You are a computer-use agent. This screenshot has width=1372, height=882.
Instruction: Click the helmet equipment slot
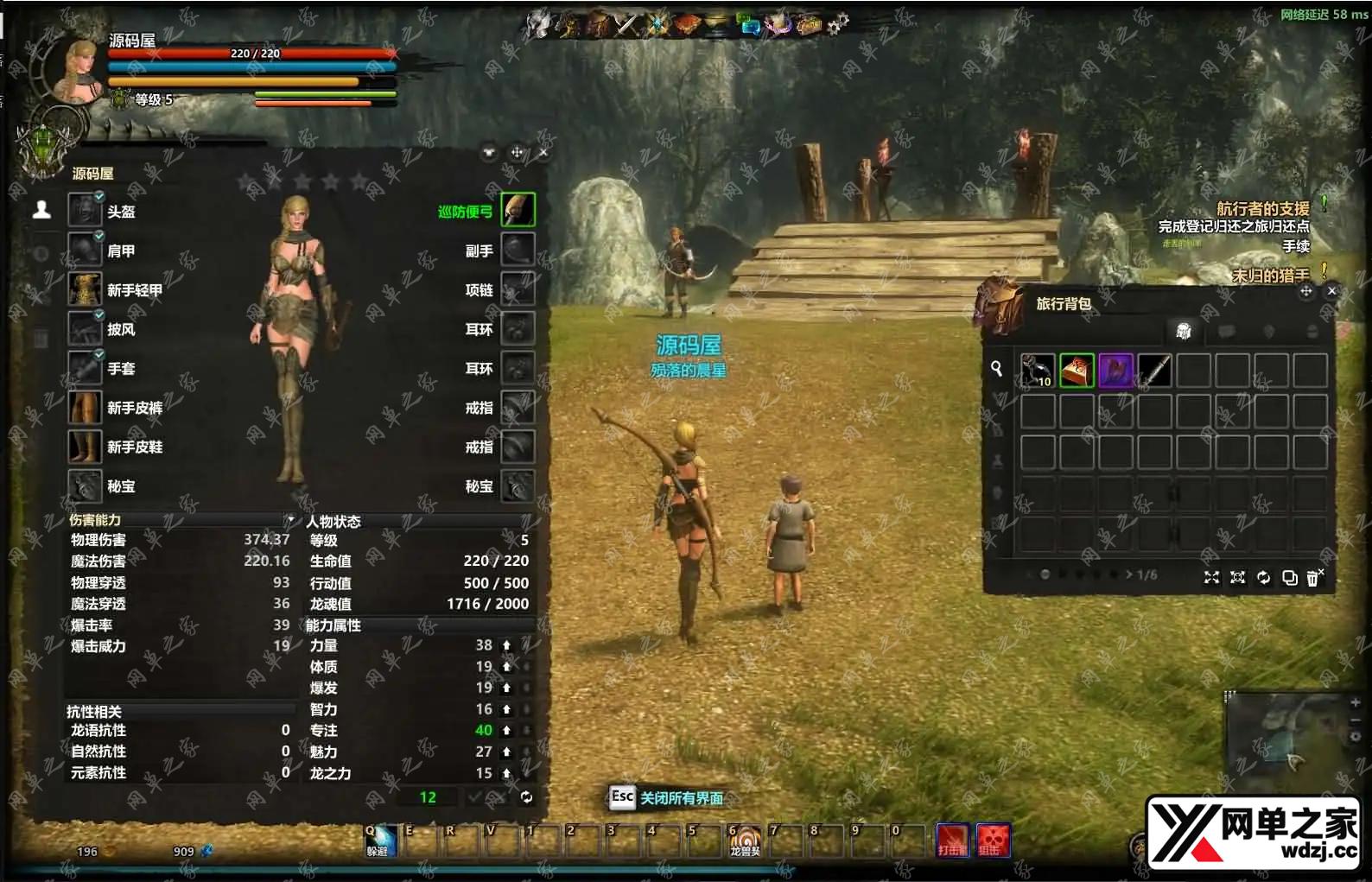click(86, 210)
